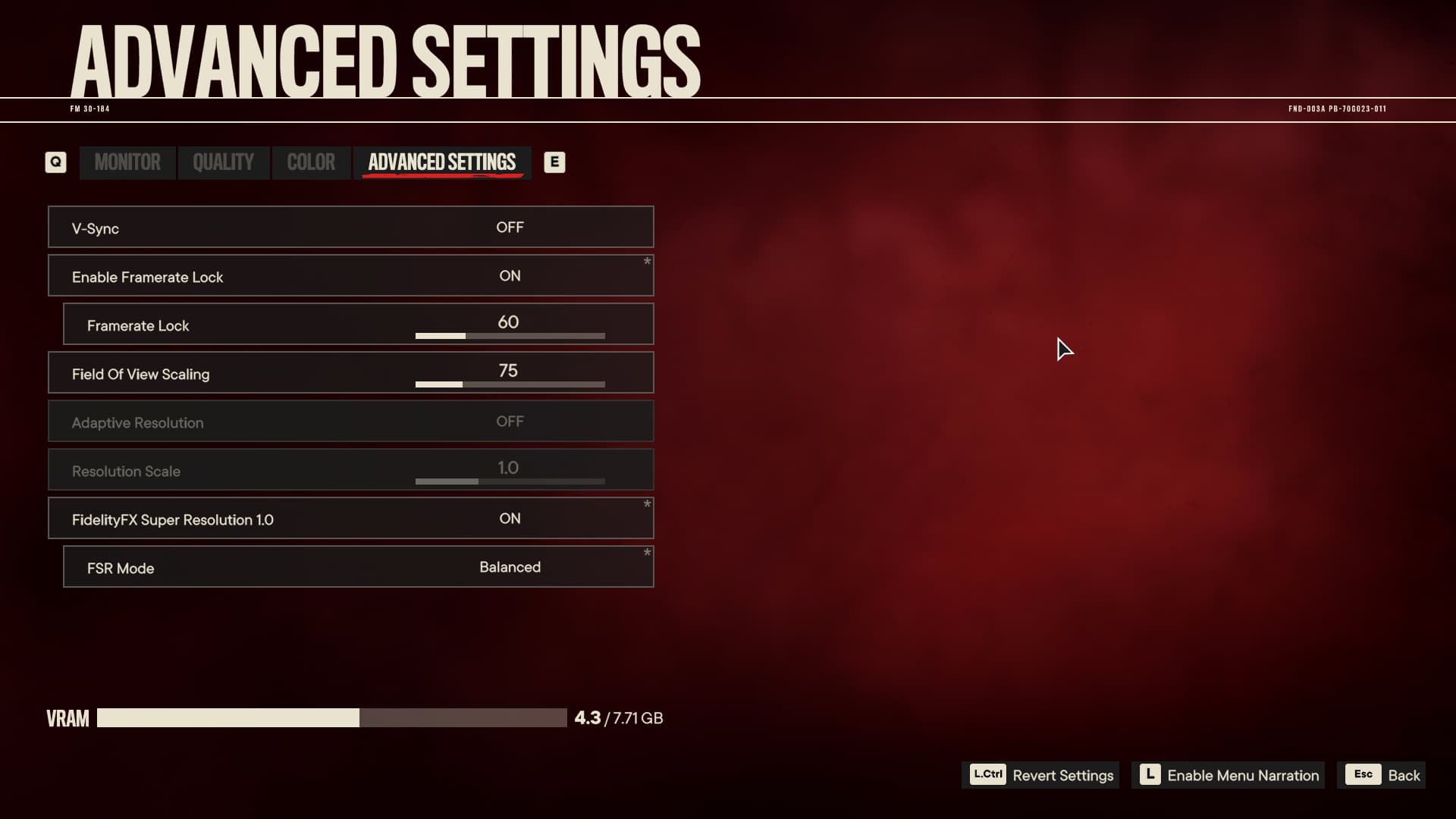
Task: Select the Color tab
Action: click(x=311, y=162)
